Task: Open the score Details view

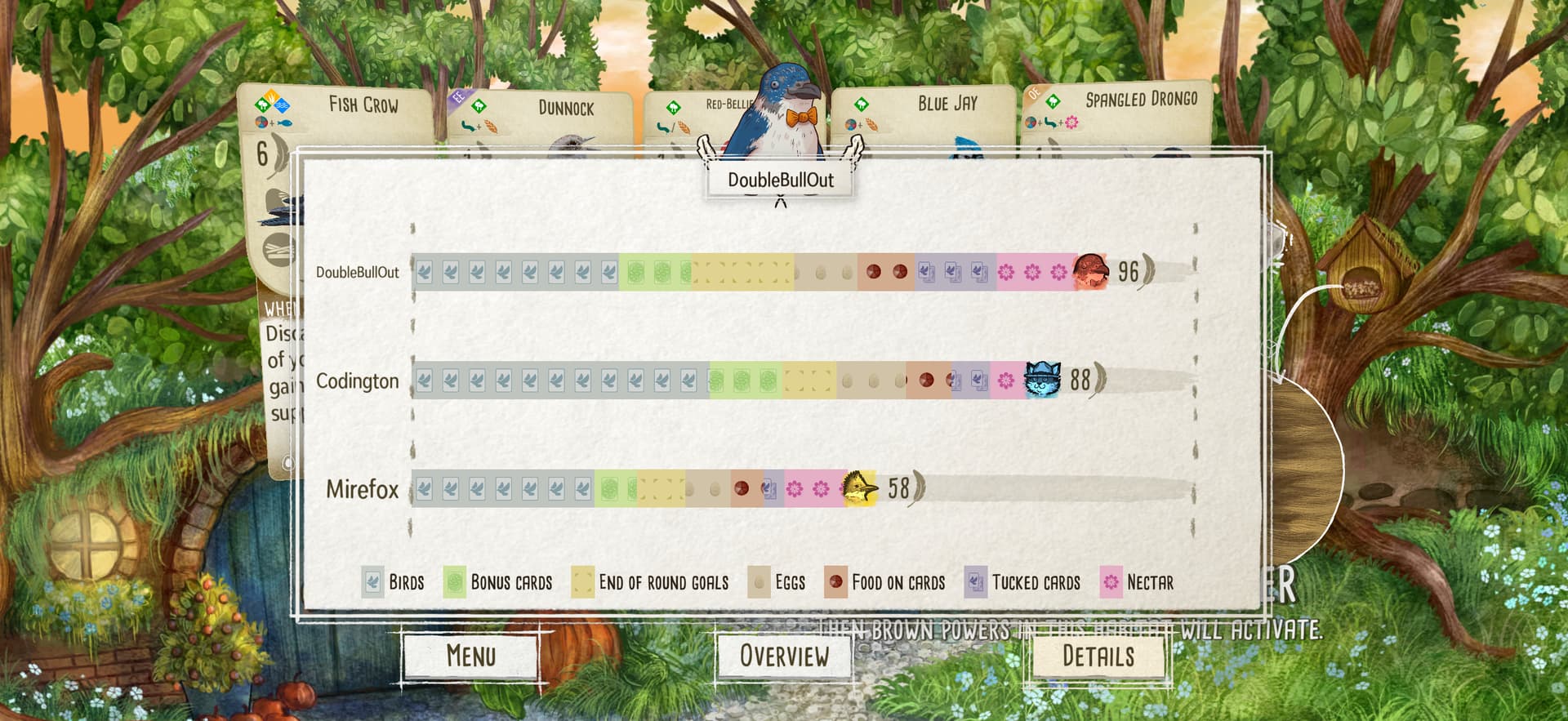Action: click(1098, 656)
